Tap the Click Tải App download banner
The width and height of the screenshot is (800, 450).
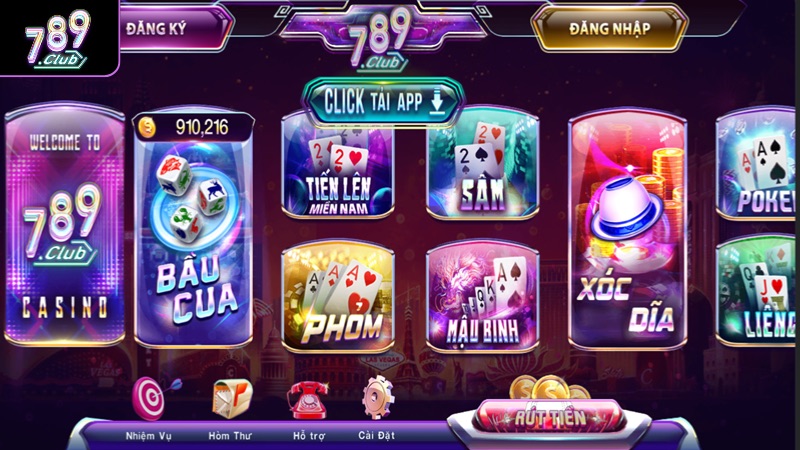click(382, 101)
